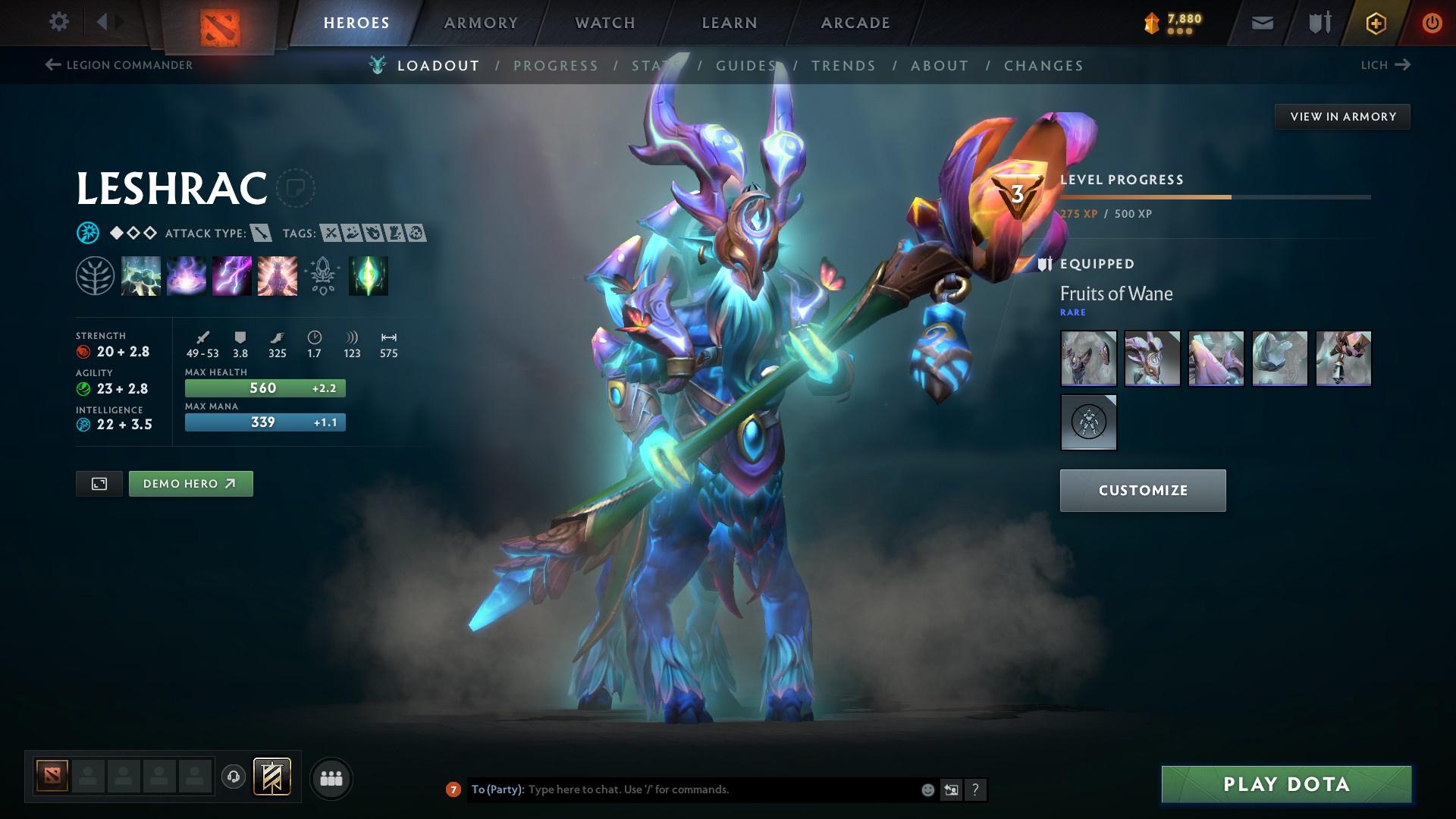Click the View in Armory button
1456x819 pixels.
point(1342,117)
